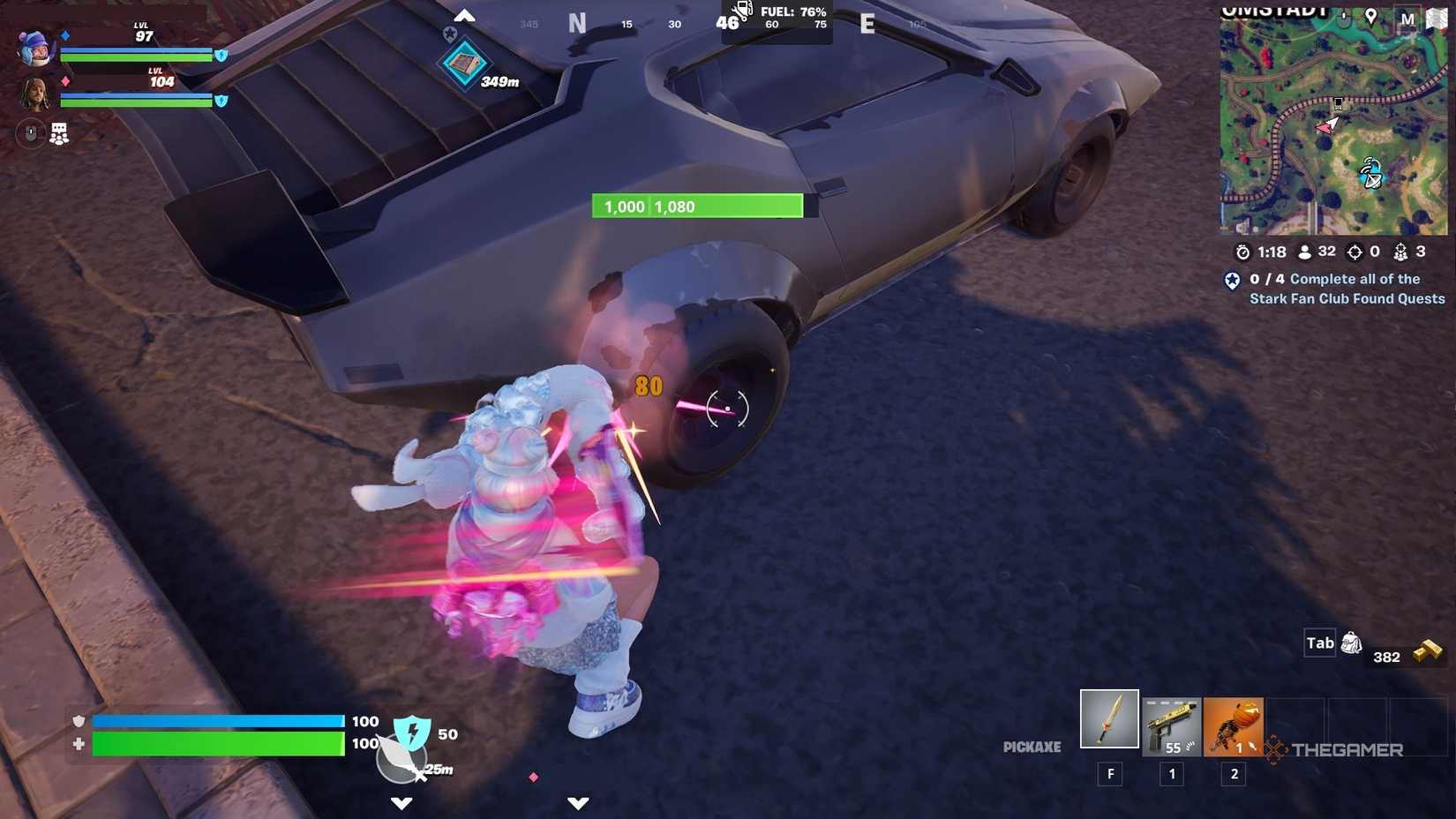This screenshot has width=1456, height=819.
Task: Select the sword pickaxe in the F slot
Action: click(x=1109, y=719)
